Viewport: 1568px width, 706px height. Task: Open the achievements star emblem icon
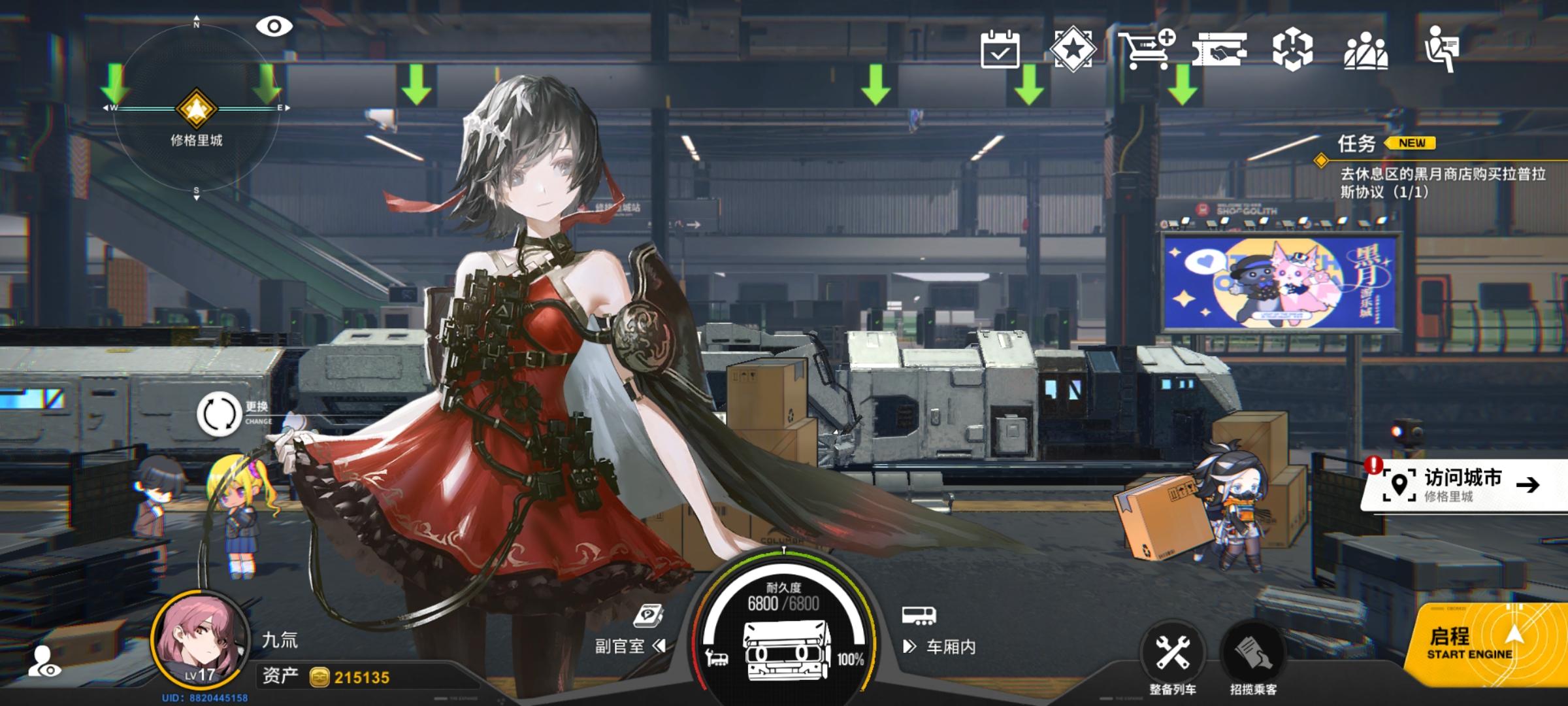[x=1075, y=48]
